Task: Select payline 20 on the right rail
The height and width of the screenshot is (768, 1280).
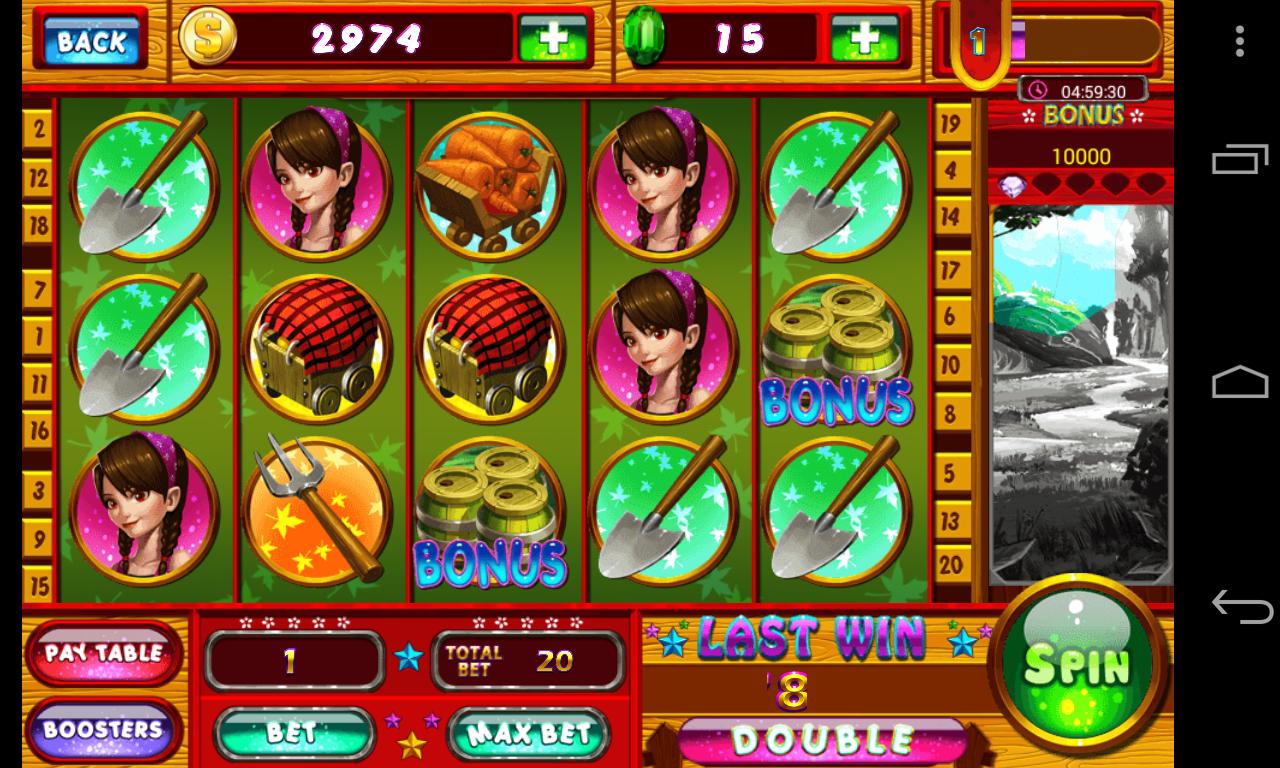Action: [950, 564]
